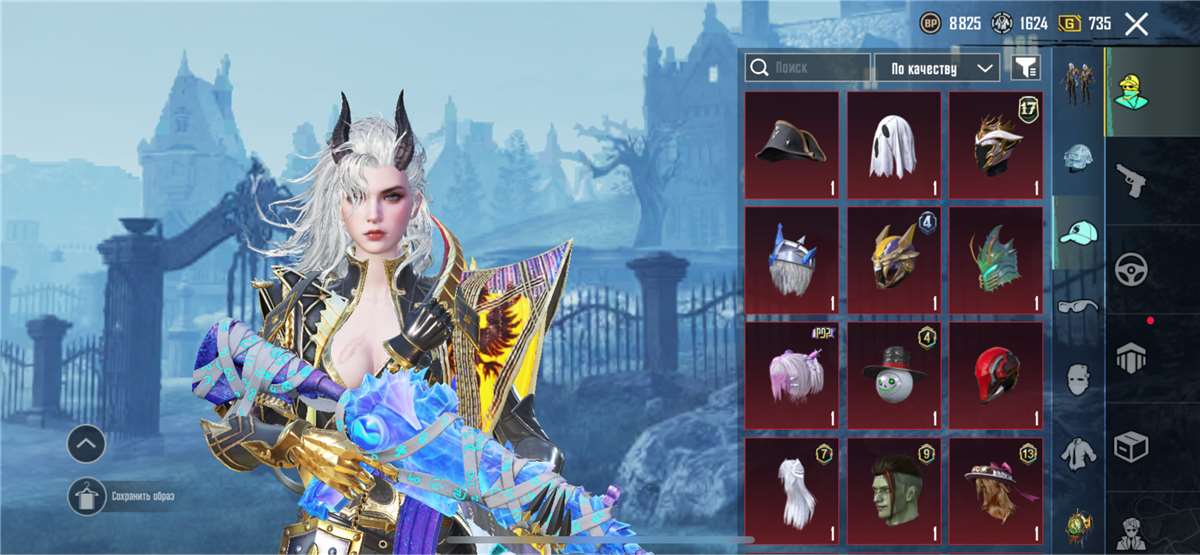Open the item filter funnel button
Screen dimensions: 1200x555
1025,68
